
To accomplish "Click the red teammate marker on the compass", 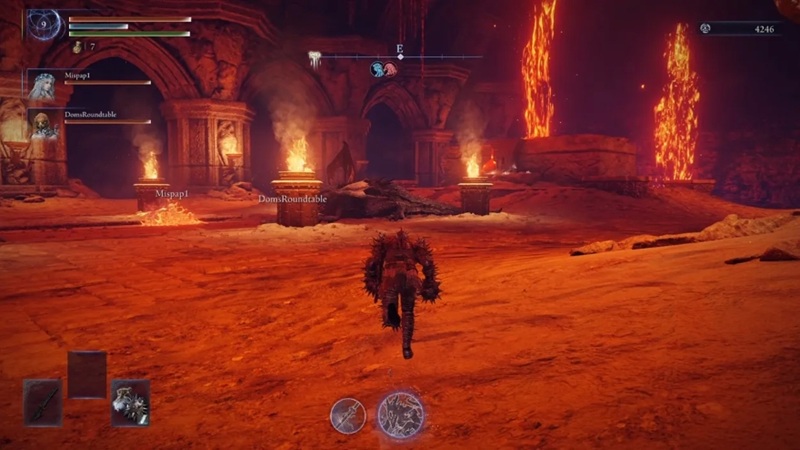I will (391, 69).
